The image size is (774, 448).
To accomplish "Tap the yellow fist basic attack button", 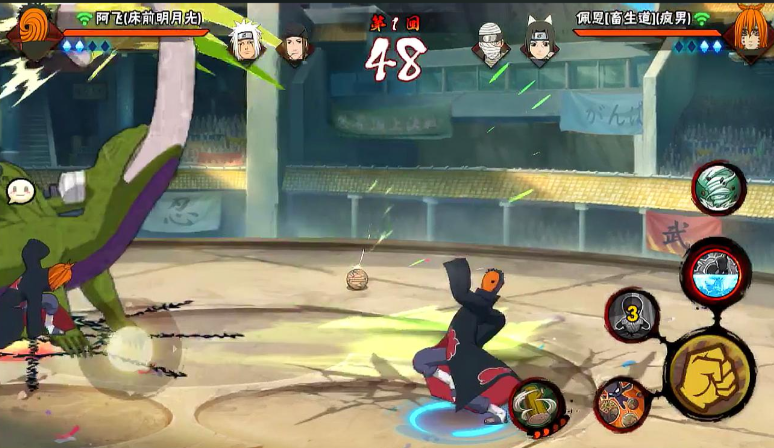I will pos(709,375).
